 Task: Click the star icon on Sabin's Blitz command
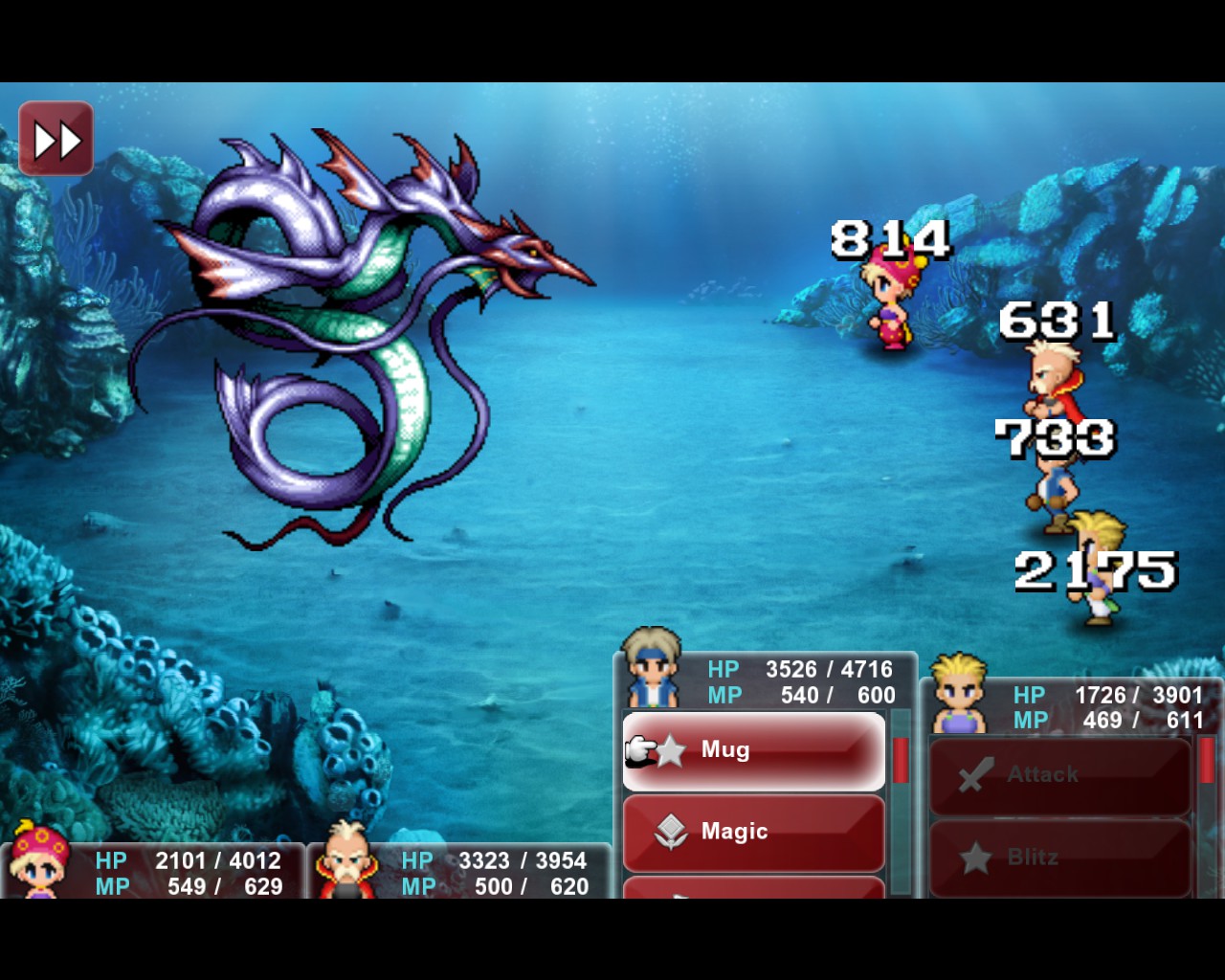coord(976,855)
